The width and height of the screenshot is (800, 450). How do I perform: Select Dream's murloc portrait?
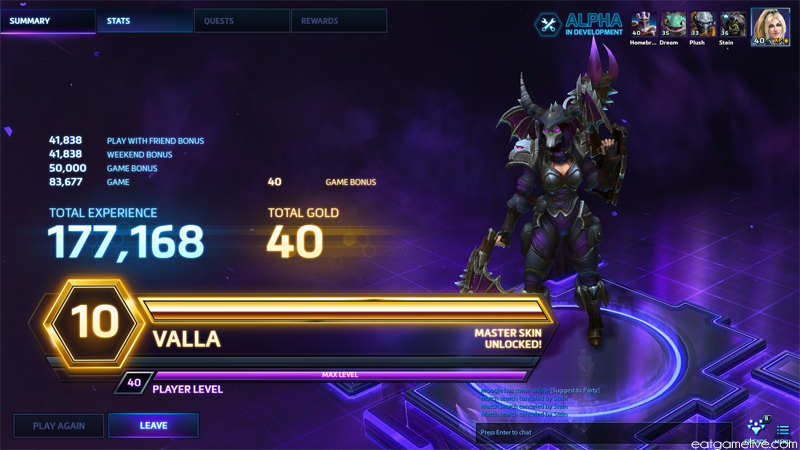tap(673, 24)
